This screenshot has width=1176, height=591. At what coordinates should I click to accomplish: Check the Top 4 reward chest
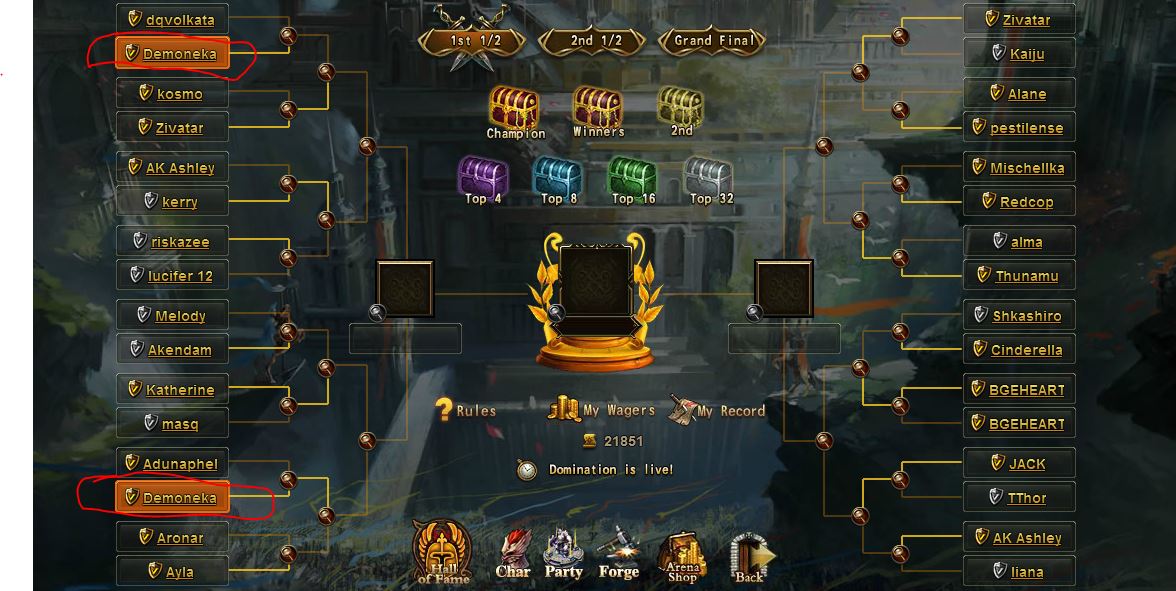coord(483,177)
